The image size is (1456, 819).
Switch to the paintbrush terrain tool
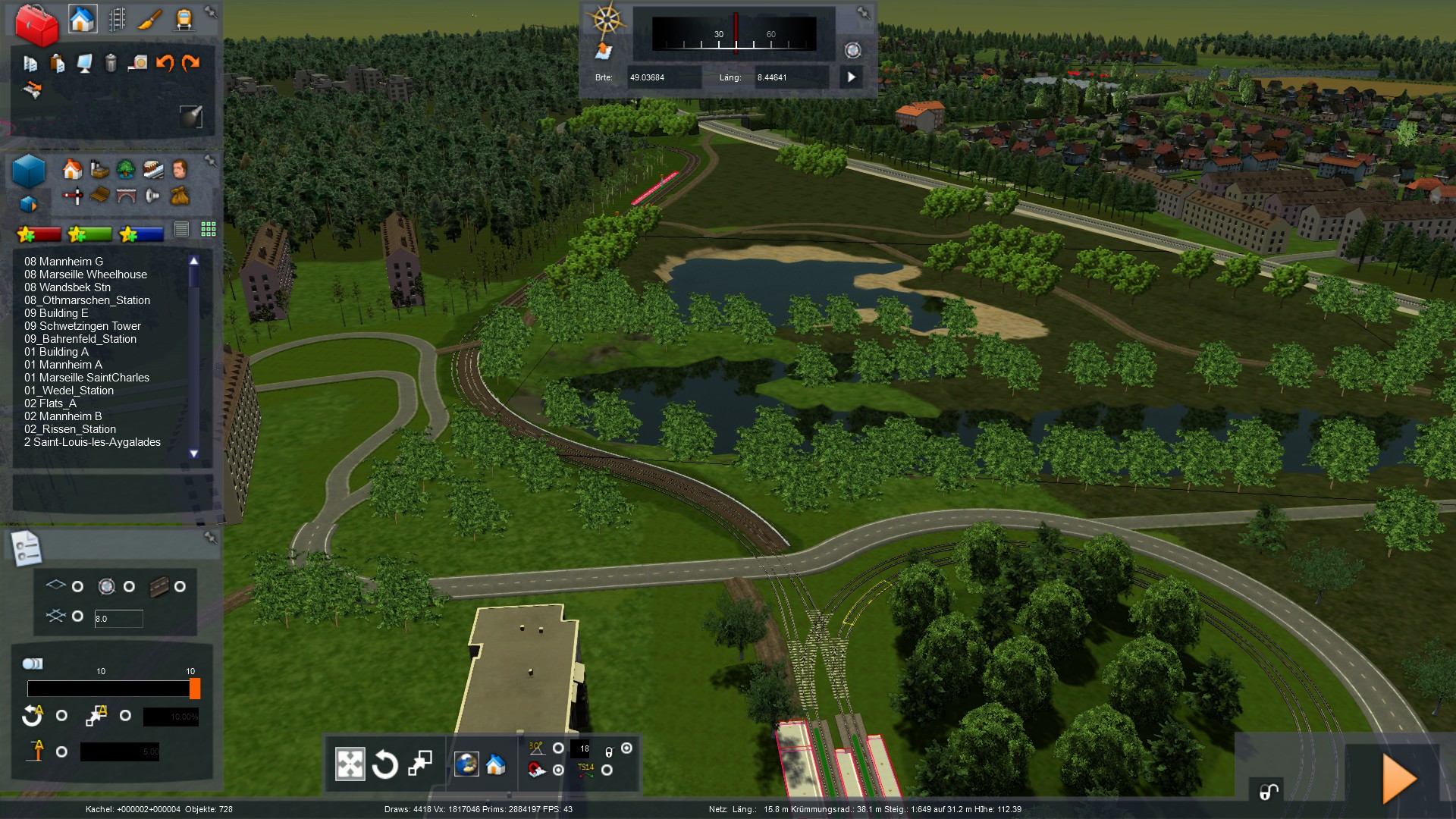pos(150,19)
